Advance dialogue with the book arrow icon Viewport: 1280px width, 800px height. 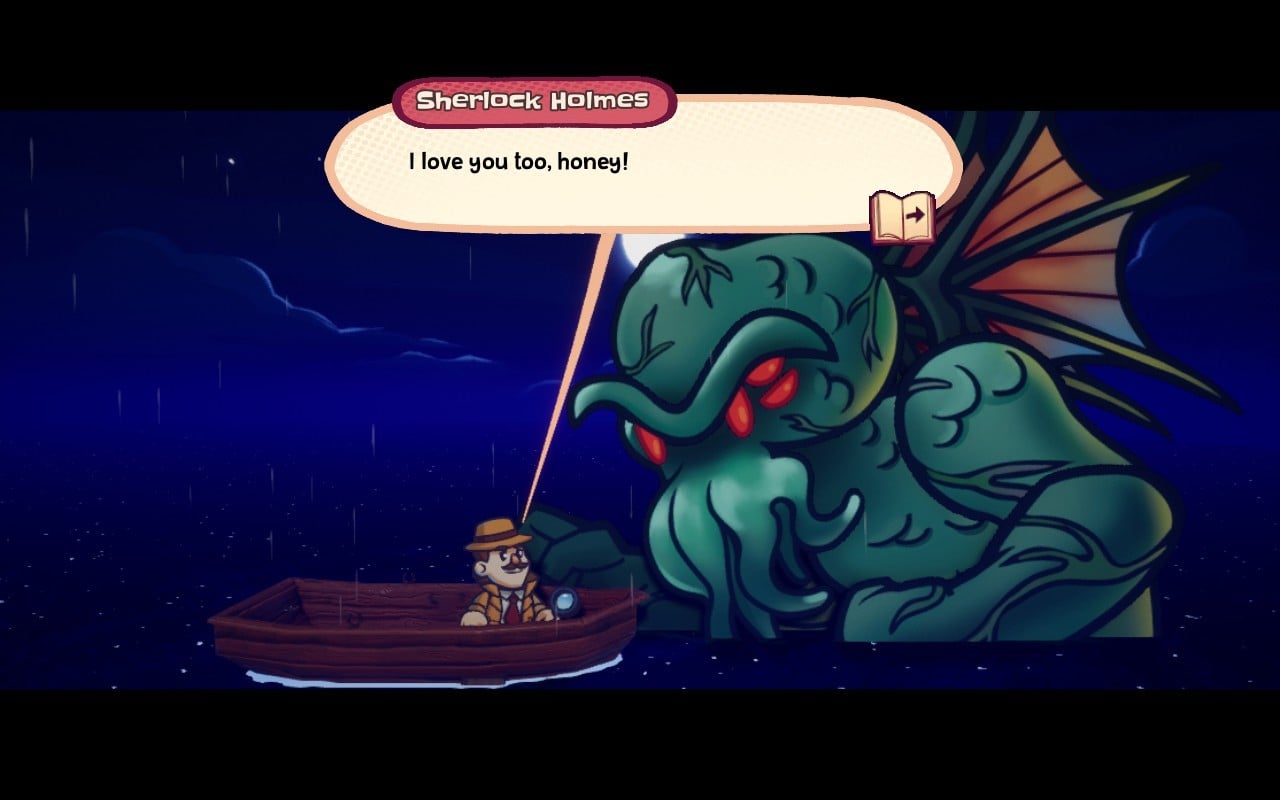(x=903, y=217)
